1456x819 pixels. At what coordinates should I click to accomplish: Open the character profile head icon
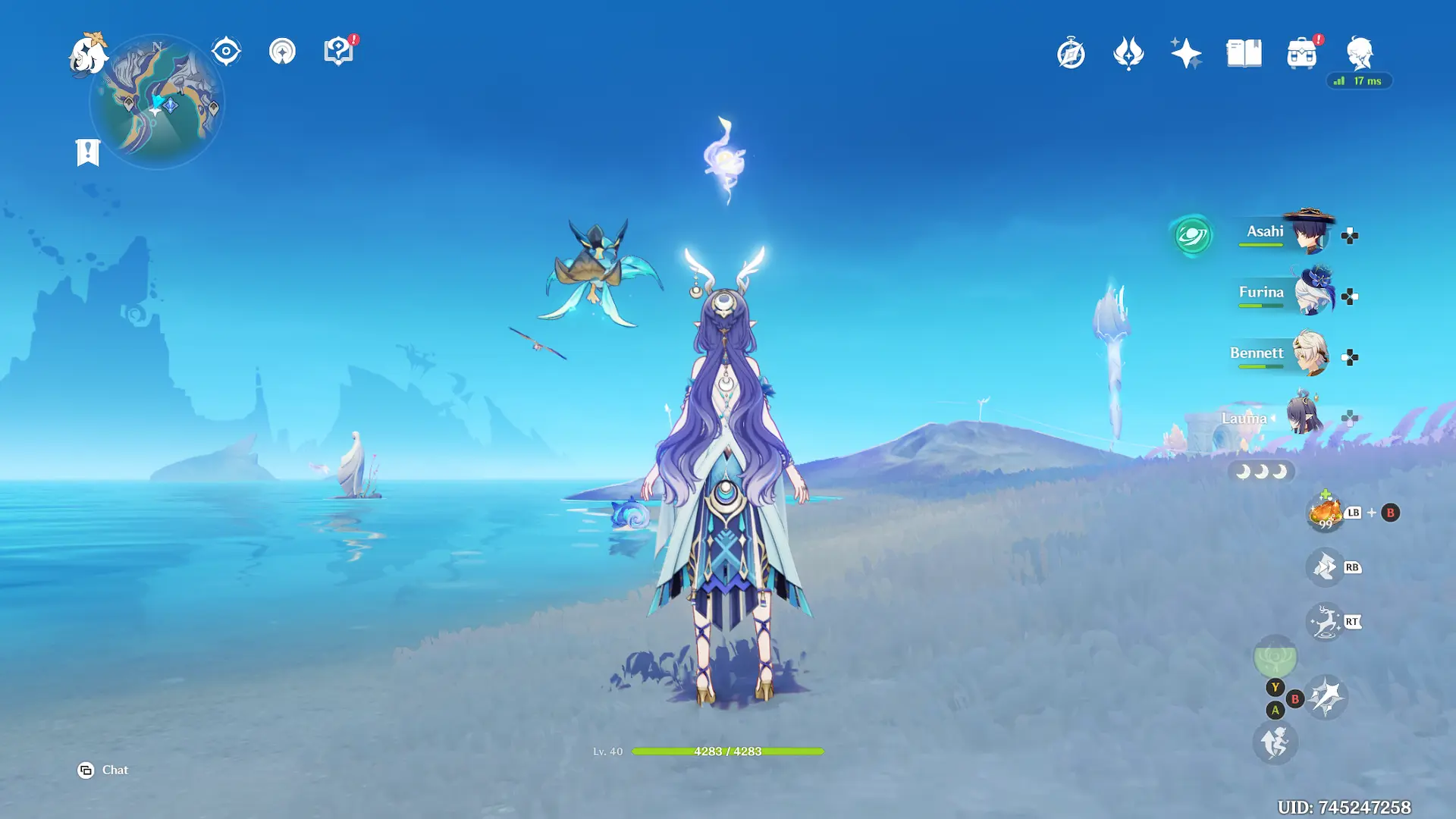pyautogui.click(x=1359, y=53)
